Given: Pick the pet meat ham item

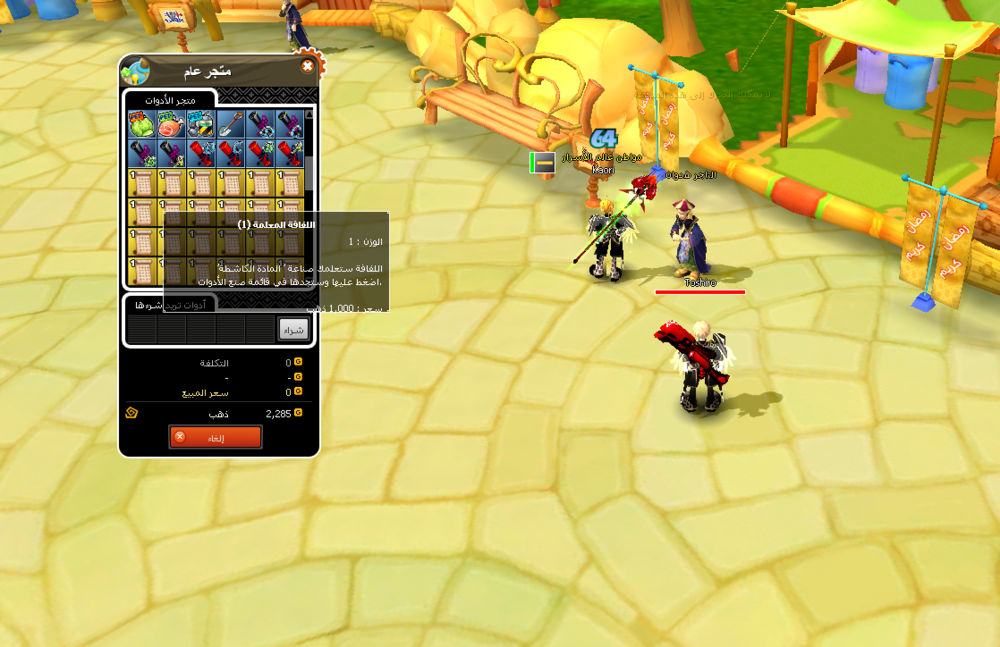Looking at the screenshot, I should (171, 124).
